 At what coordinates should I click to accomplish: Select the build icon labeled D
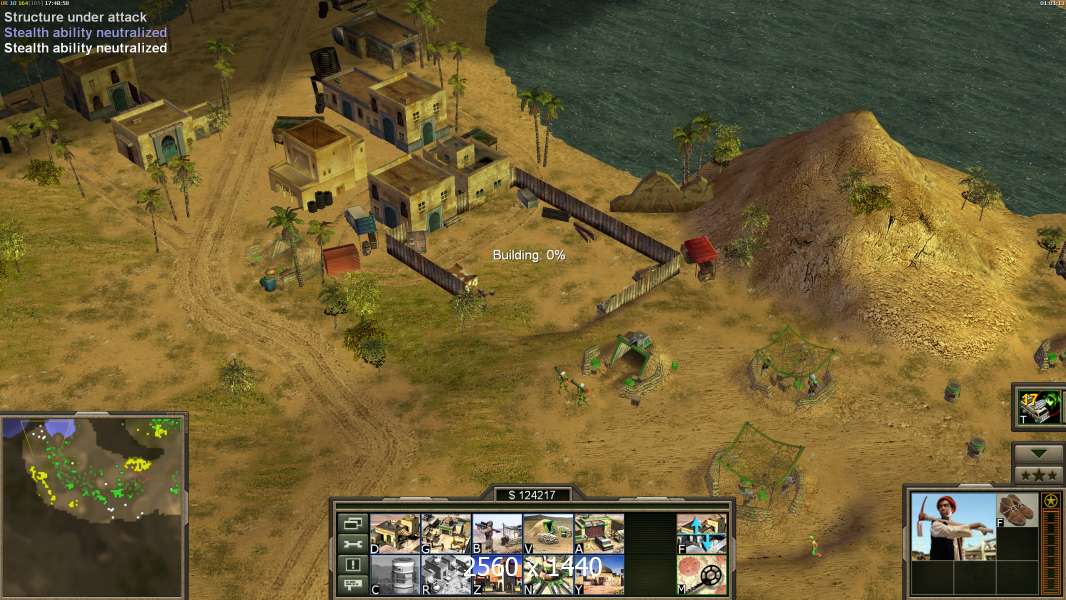(x=395, y=533)
